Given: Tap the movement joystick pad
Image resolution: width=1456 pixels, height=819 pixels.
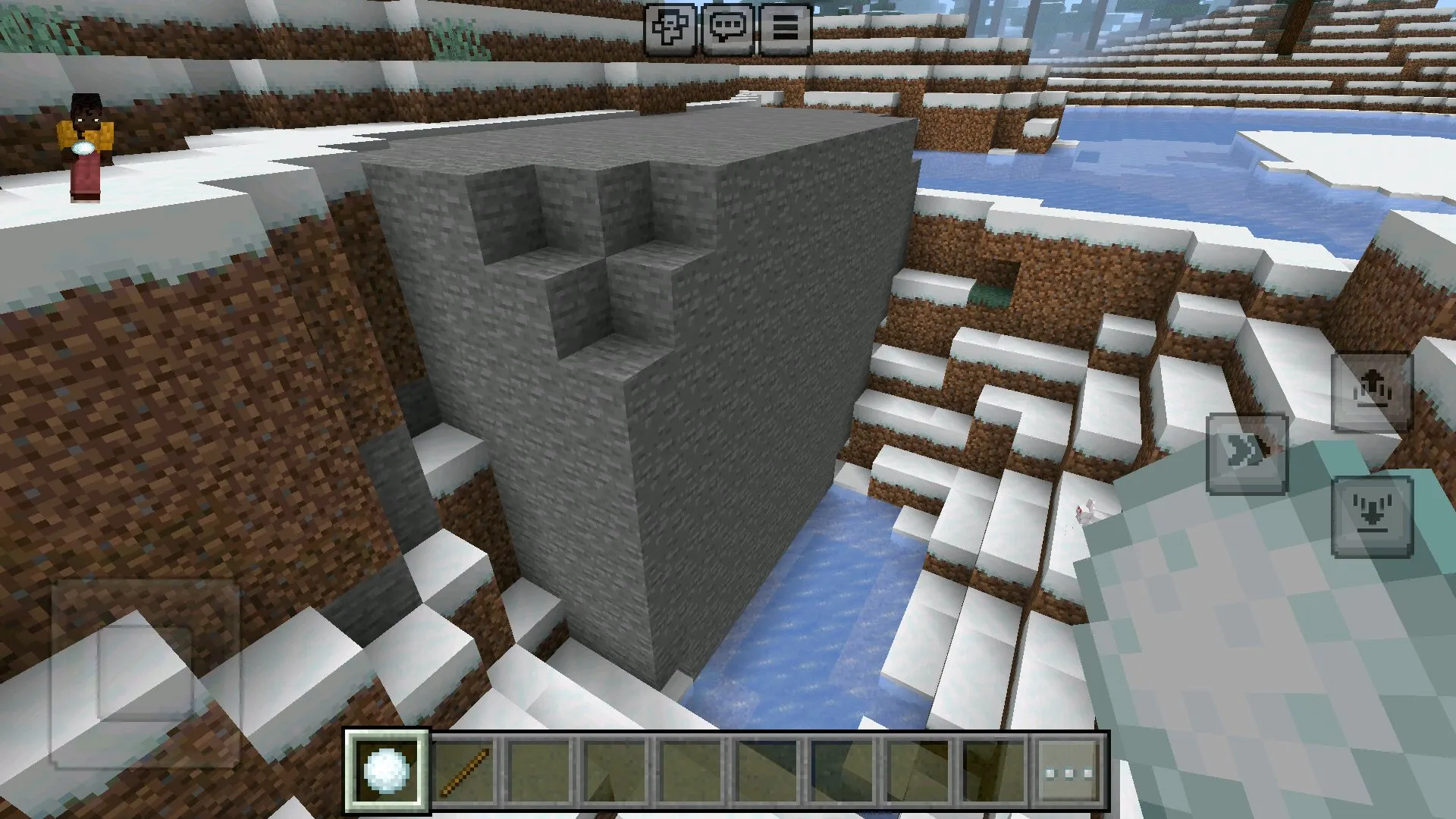Looking at the screenshot, I should [146, 673].
